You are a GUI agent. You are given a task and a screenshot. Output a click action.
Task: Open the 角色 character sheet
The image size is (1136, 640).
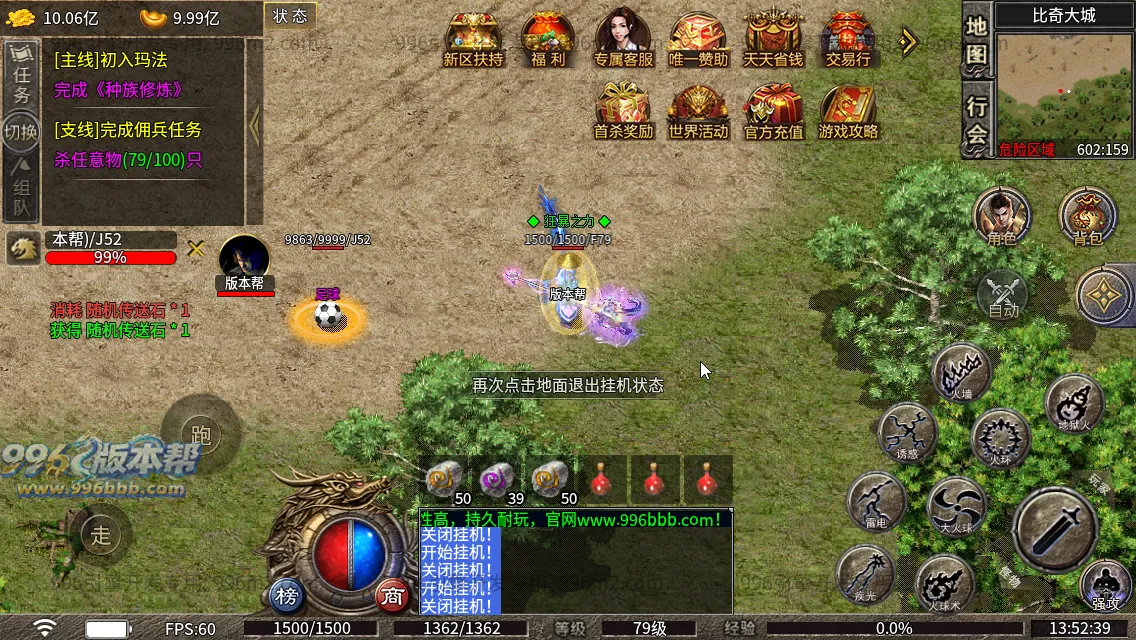[x=1001, y=215]
